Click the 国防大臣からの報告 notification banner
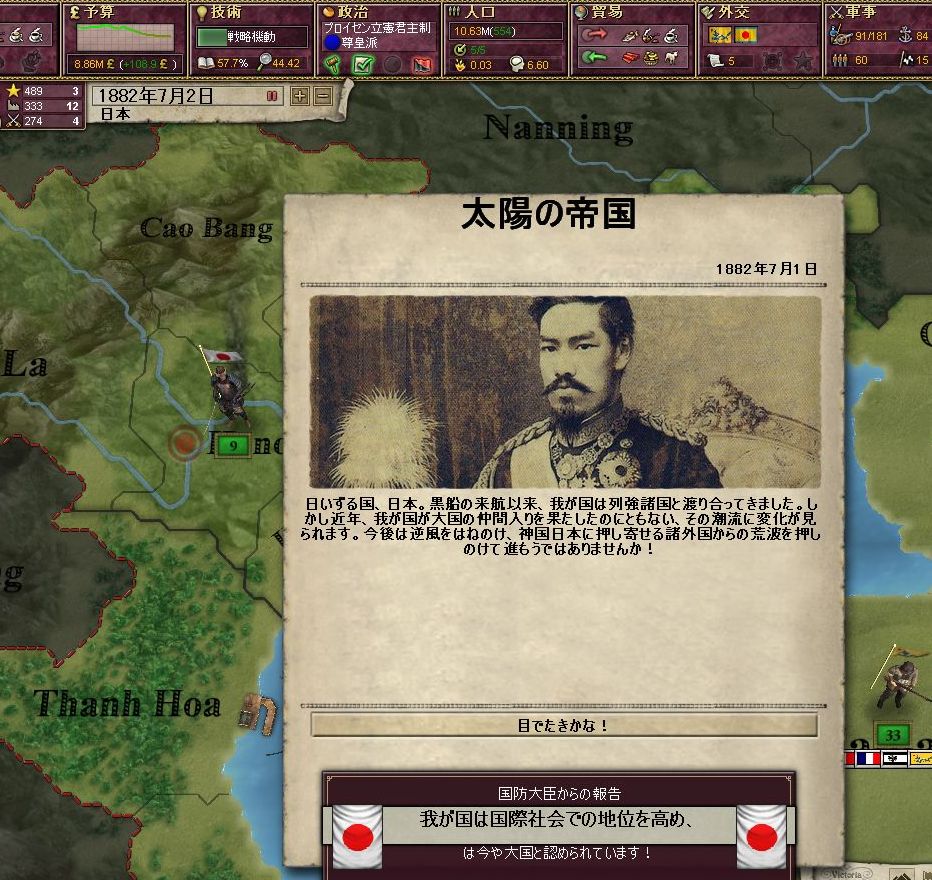 558,822
